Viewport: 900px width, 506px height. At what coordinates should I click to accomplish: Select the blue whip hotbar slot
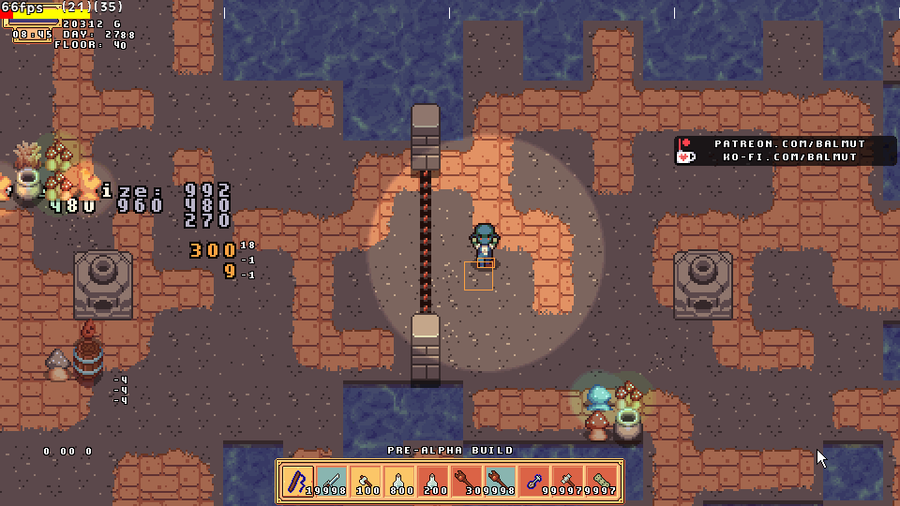[x=298, y=481]
